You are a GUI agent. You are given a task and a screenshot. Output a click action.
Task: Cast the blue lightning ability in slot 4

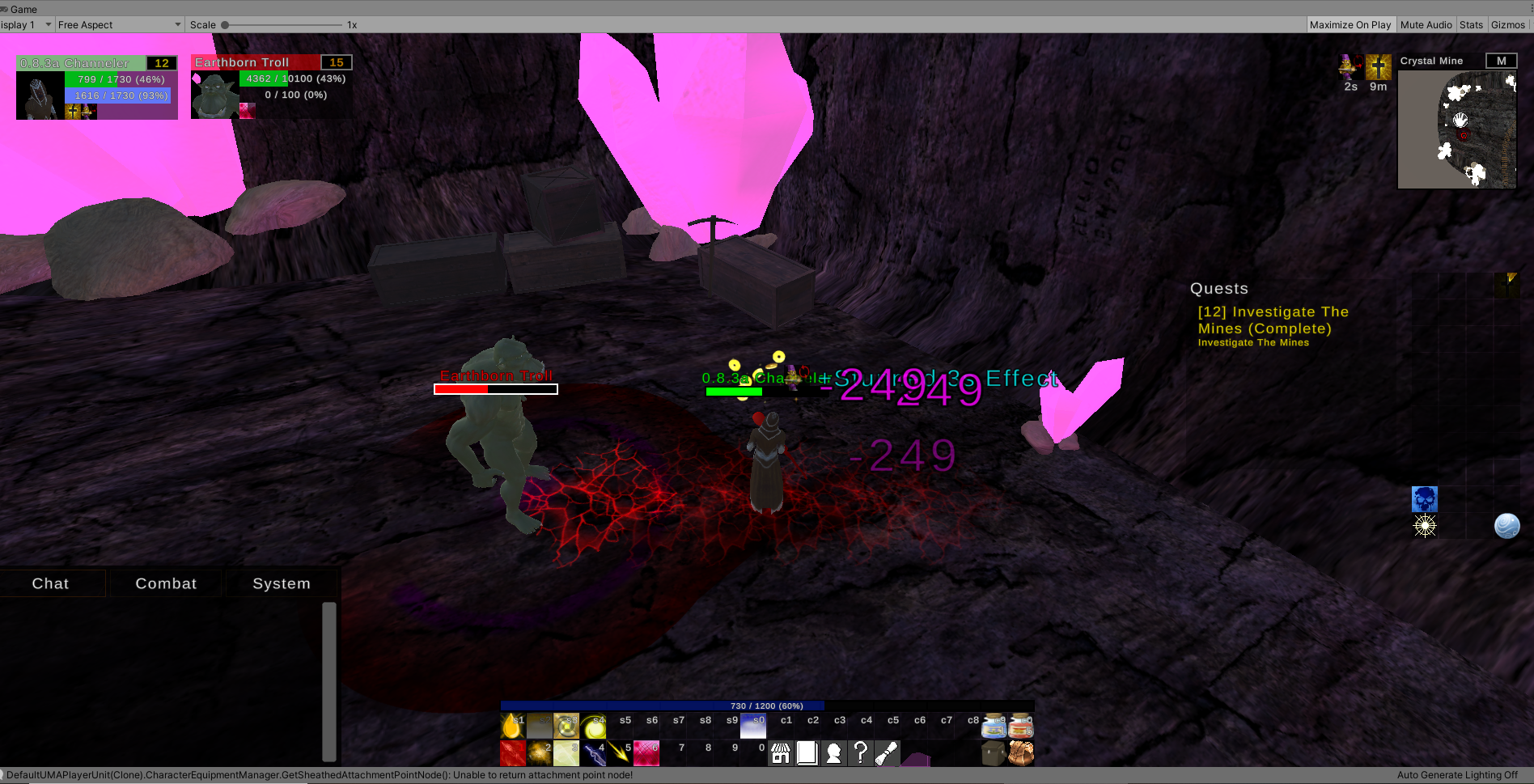[594, 753]
